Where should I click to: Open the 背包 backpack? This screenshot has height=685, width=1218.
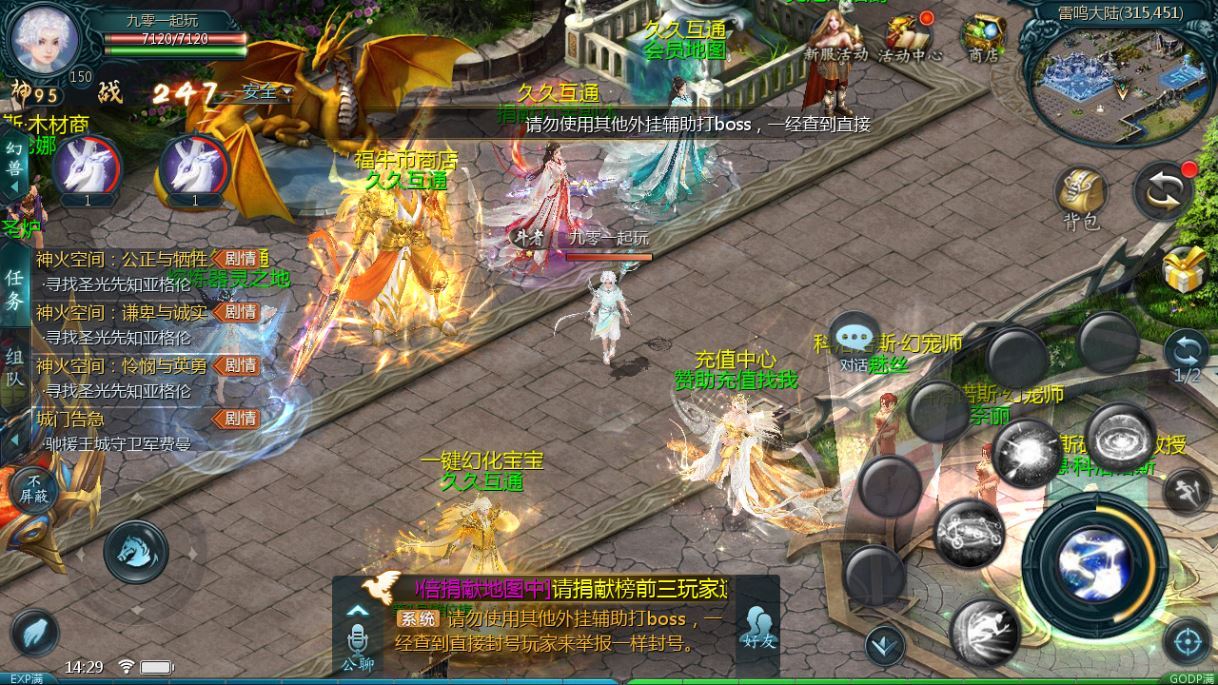(1080, 197)
